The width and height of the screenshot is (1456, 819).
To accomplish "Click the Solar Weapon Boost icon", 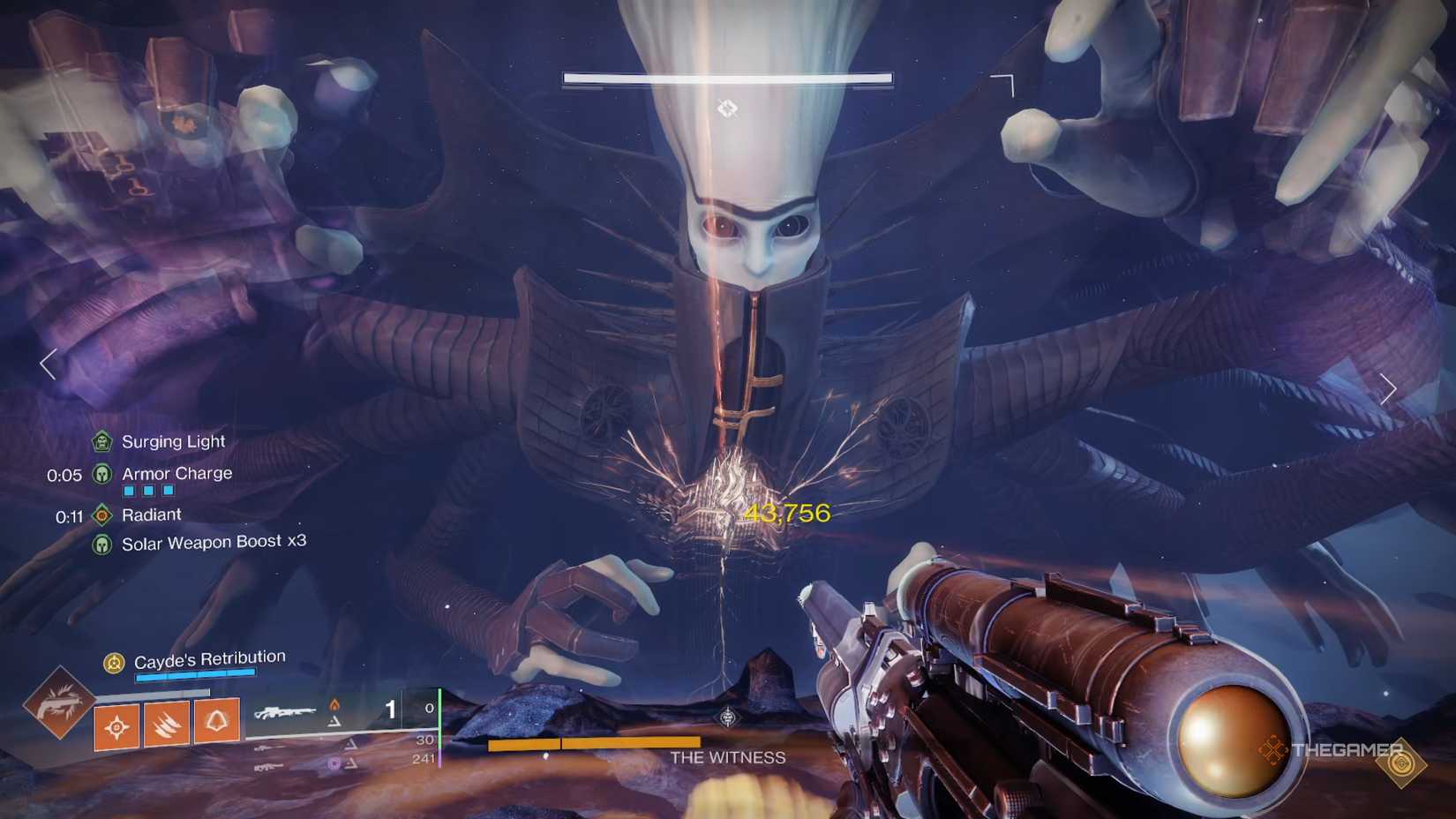I will [x=102, y=543].
